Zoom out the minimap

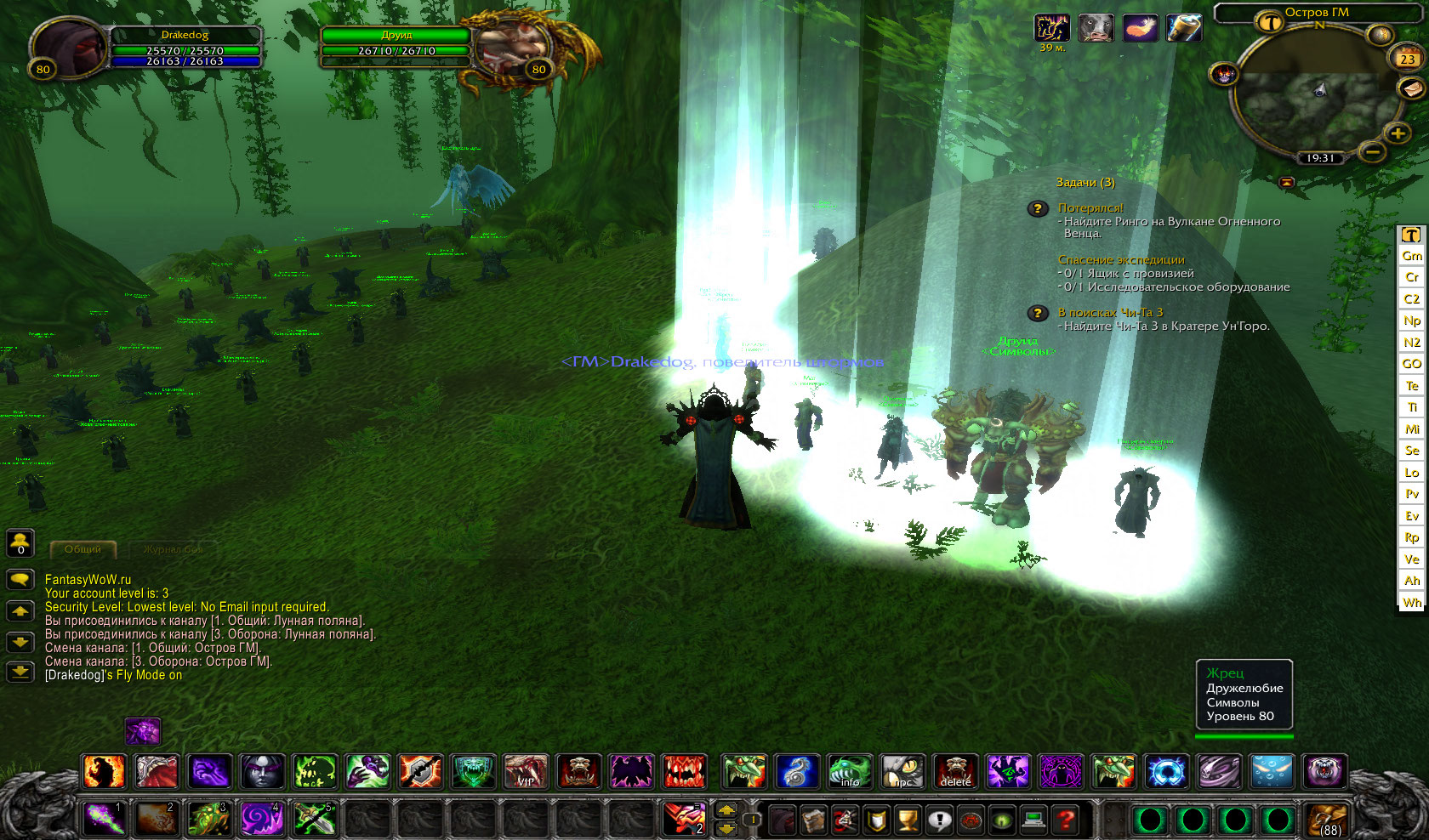[1371, 152]
